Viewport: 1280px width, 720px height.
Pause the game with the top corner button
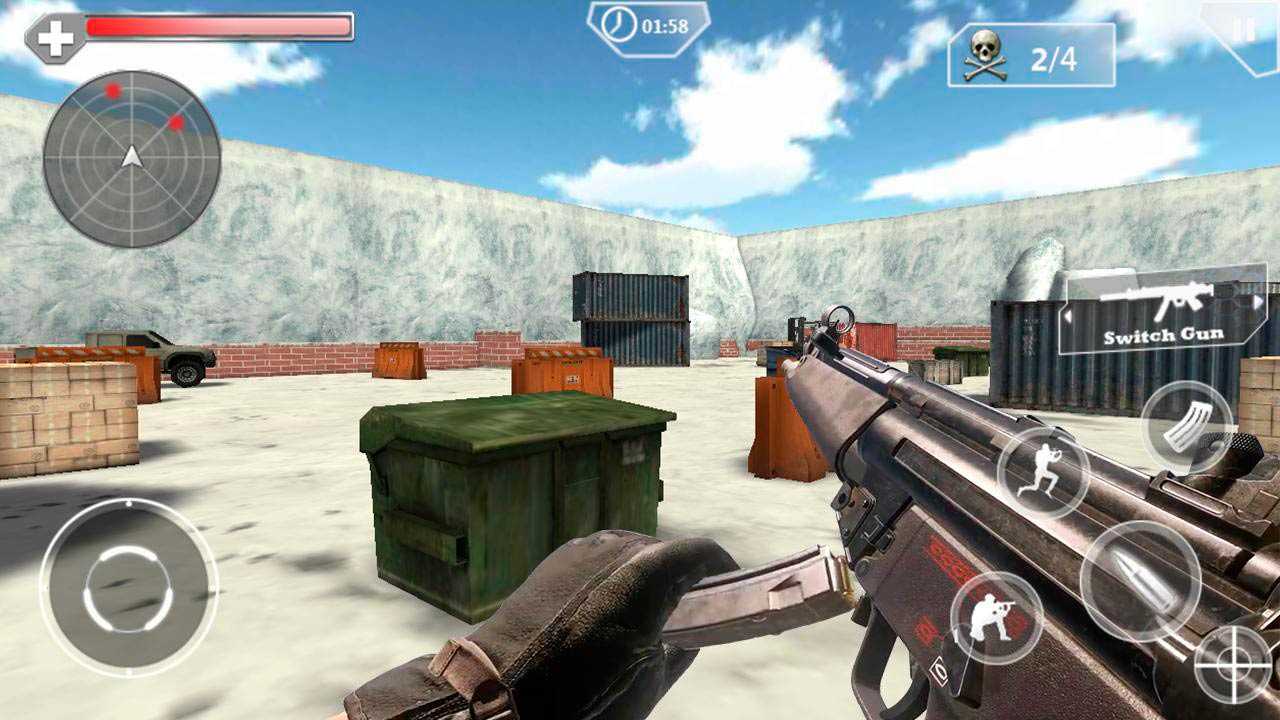1244,31
